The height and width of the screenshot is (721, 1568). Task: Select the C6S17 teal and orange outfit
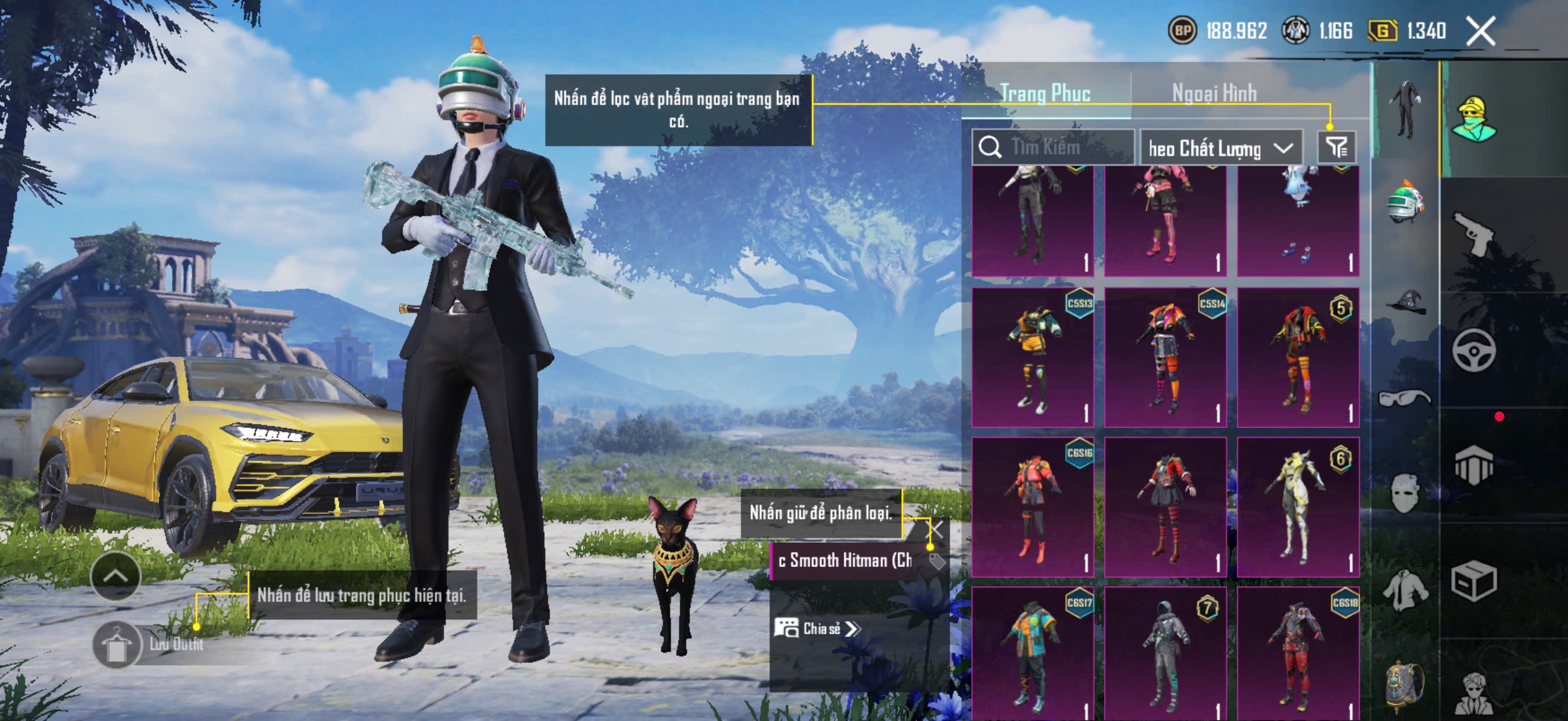point(1033,654)
